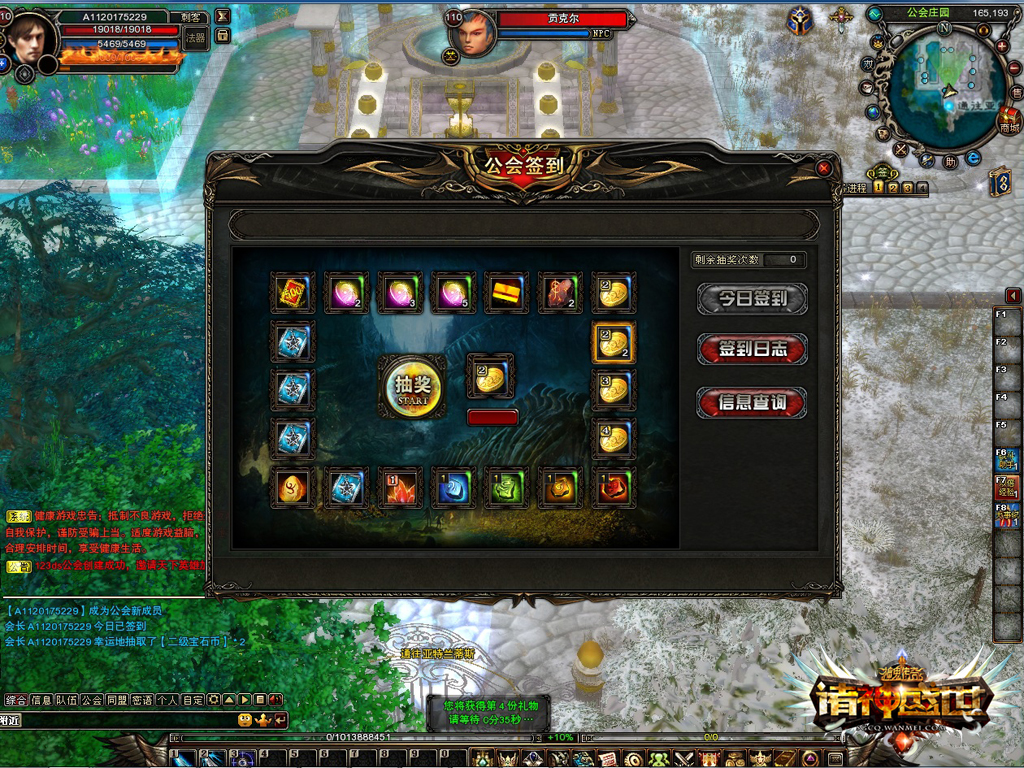Screen dimensions: 1024x768
Task: Select the red 500 card prize slot
Action: pos(292,293)
